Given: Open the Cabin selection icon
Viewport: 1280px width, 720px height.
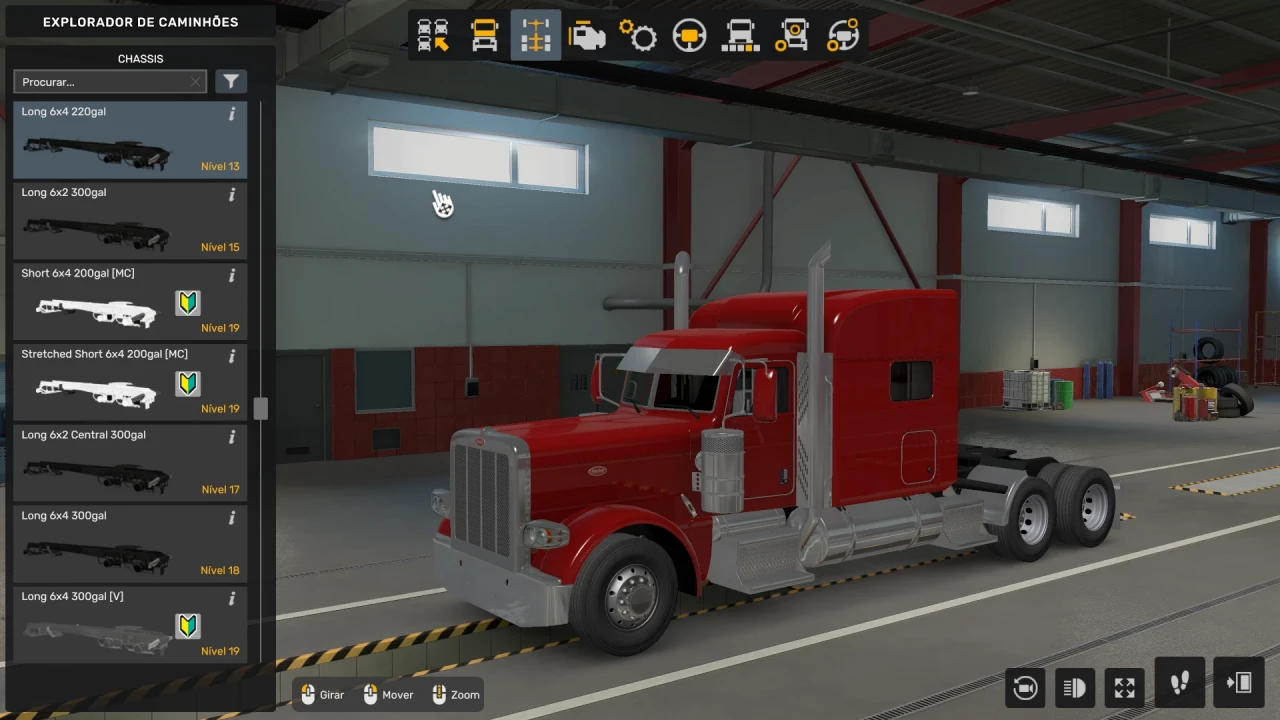Looking at the screenshot, I should [x=484, y=35].
